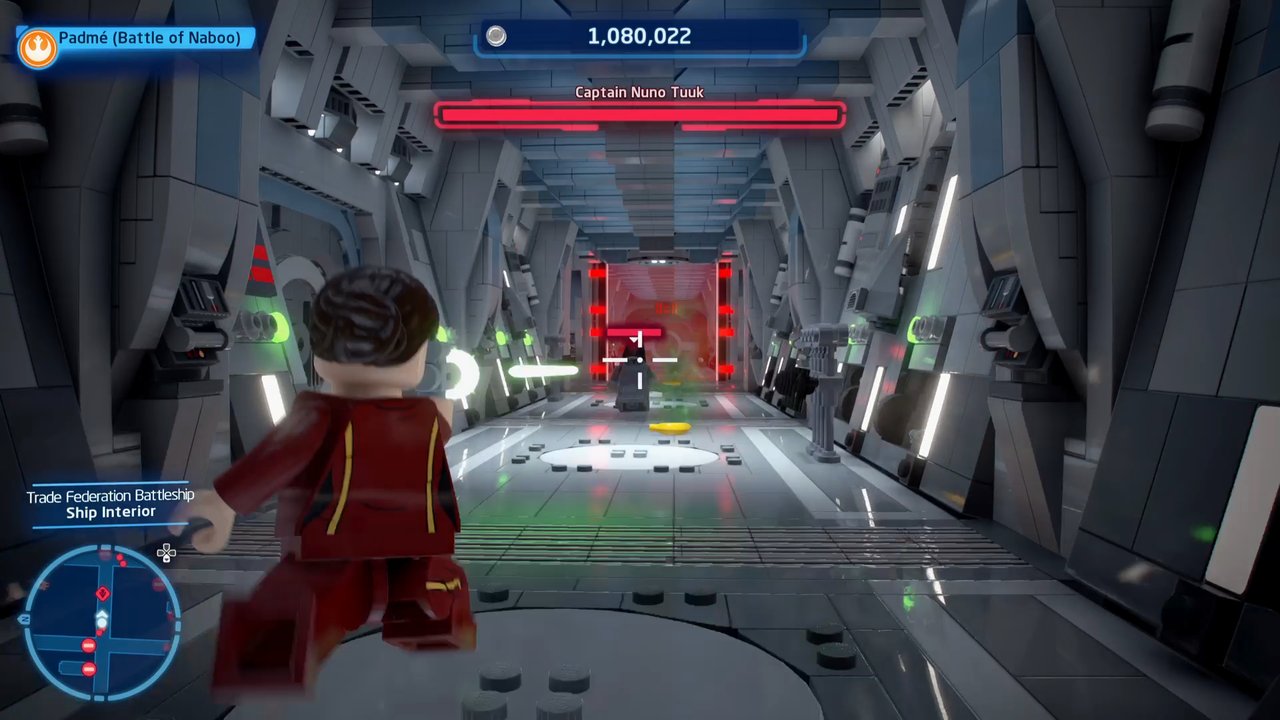
Task: Select Padmé's character portrait icon
Action: tap(37, 47)
